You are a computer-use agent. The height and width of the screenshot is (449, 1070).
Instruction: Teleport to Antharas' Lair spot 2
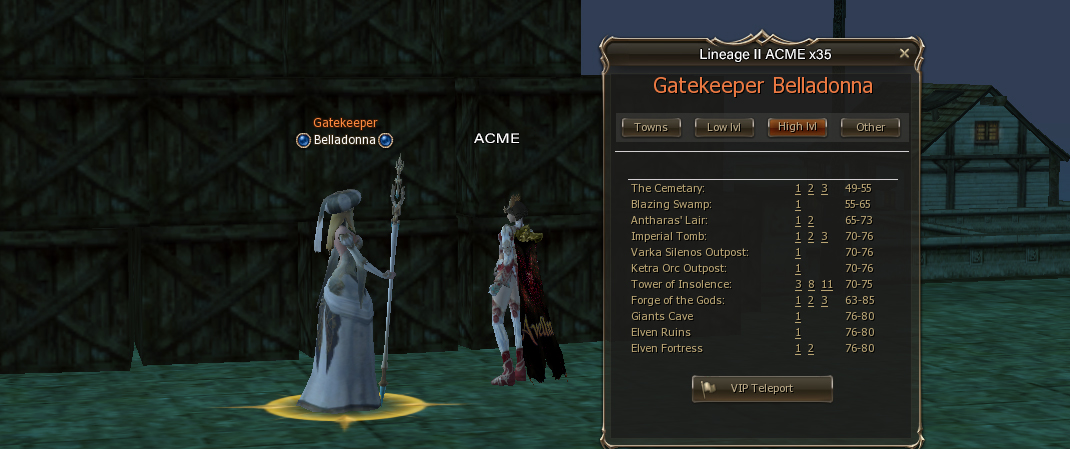811,220
